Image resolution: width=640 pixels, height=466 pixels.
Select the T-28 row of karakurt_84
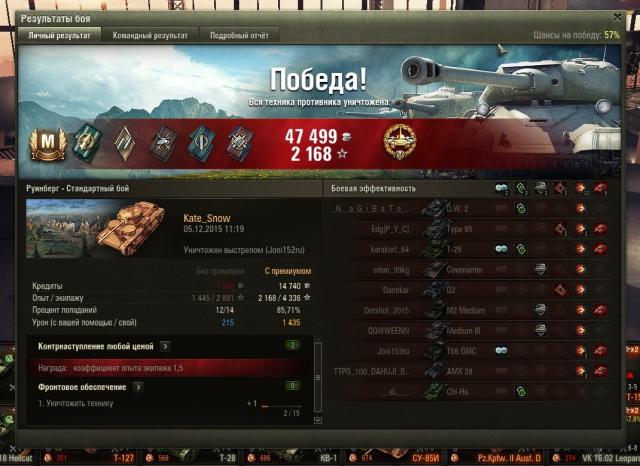pos(470,249)
